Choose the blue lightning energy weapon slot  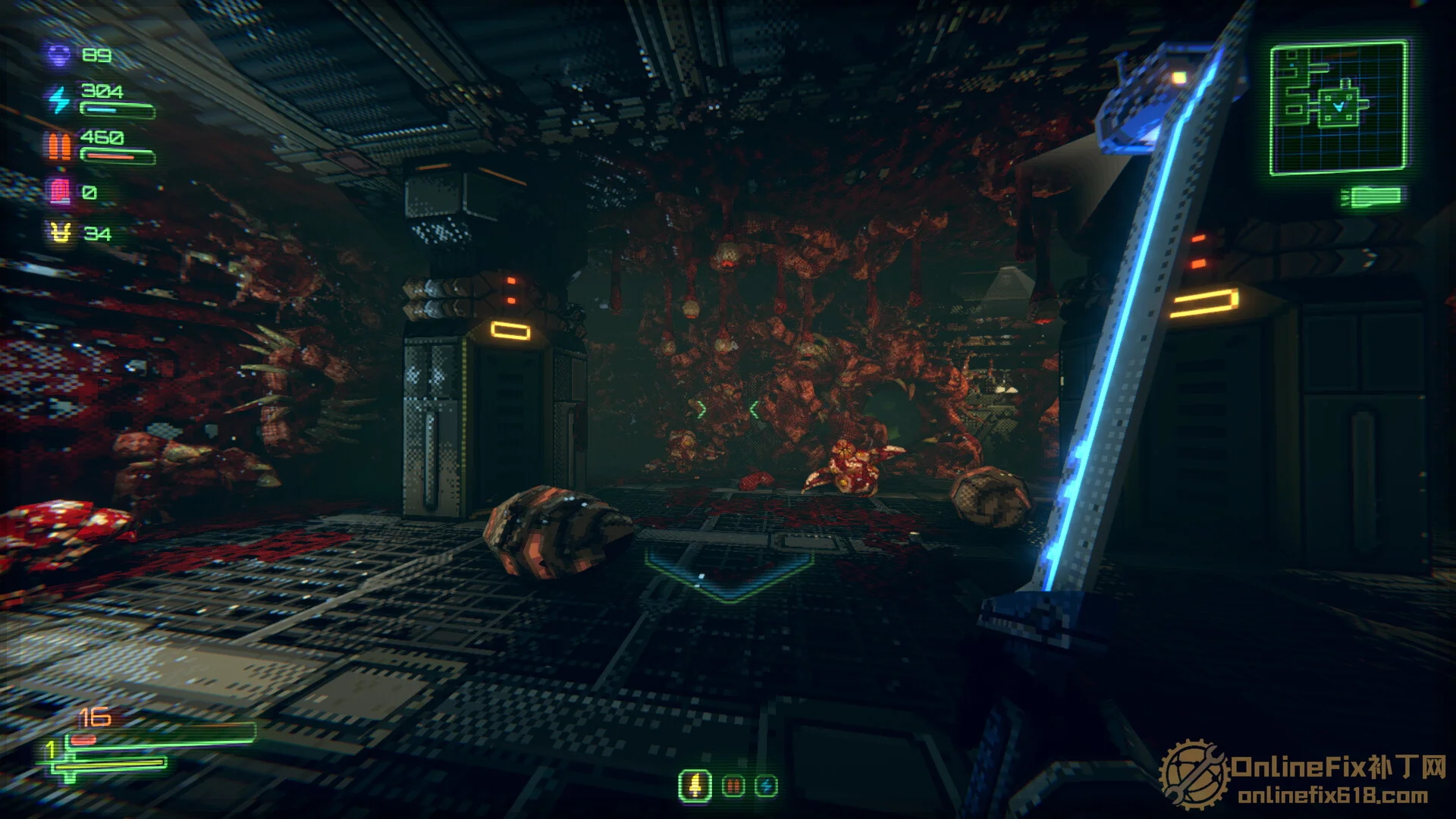coord(766,786)
